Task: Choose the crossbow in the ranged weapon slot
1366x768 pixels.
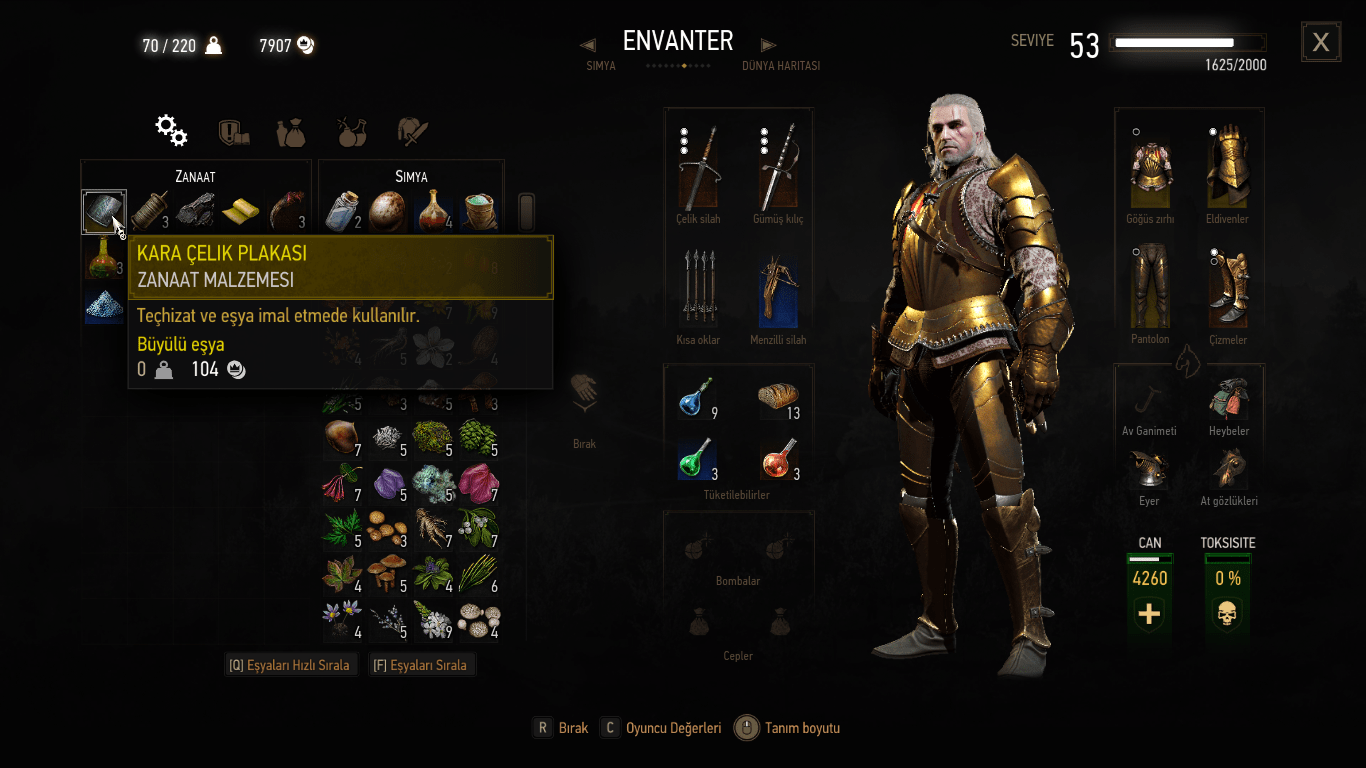Action: pos(777,291)
